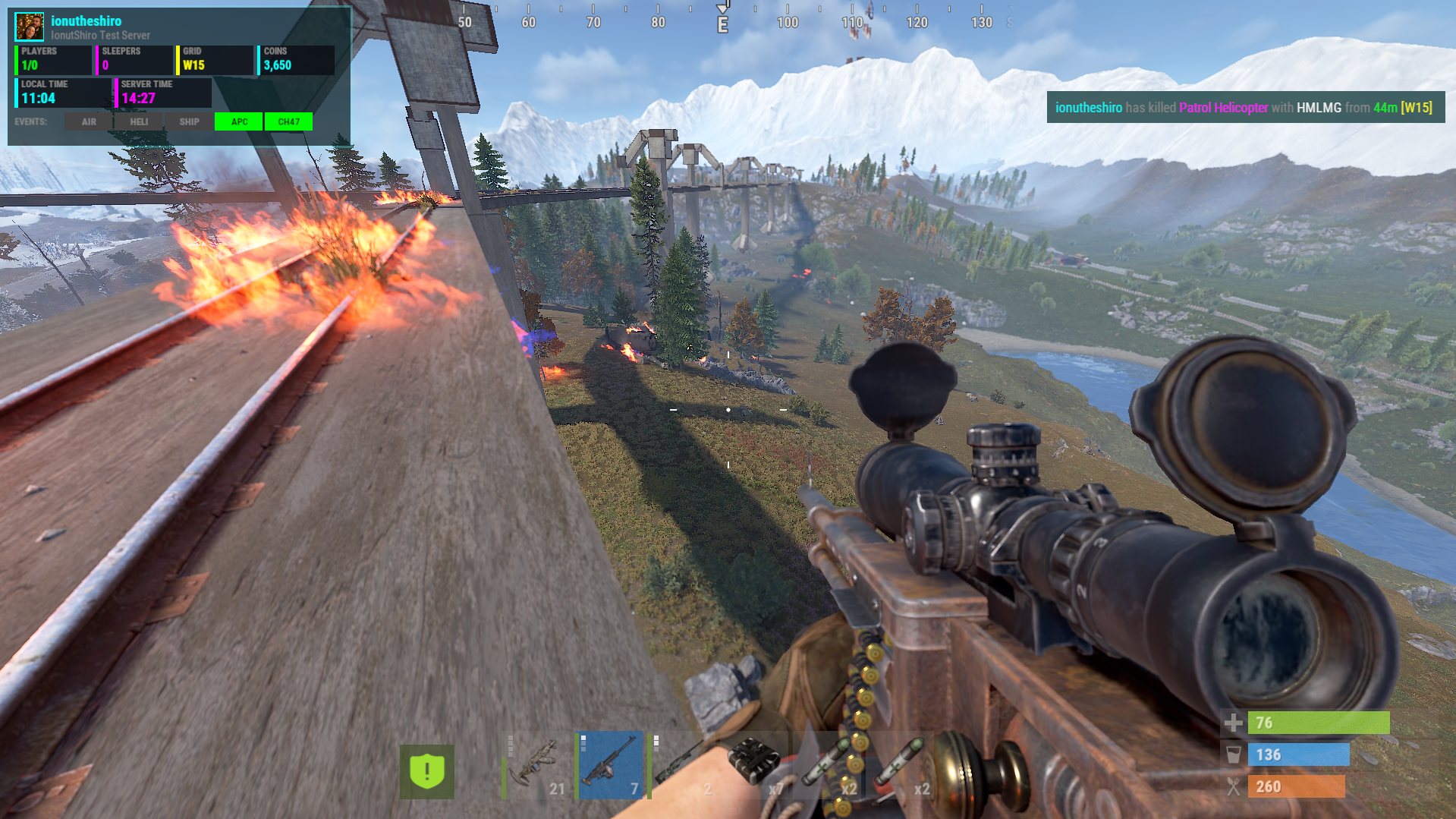Click the green CH47 event indicator
The height and width of the screenshot is (819, 1456).
(288, 121)
